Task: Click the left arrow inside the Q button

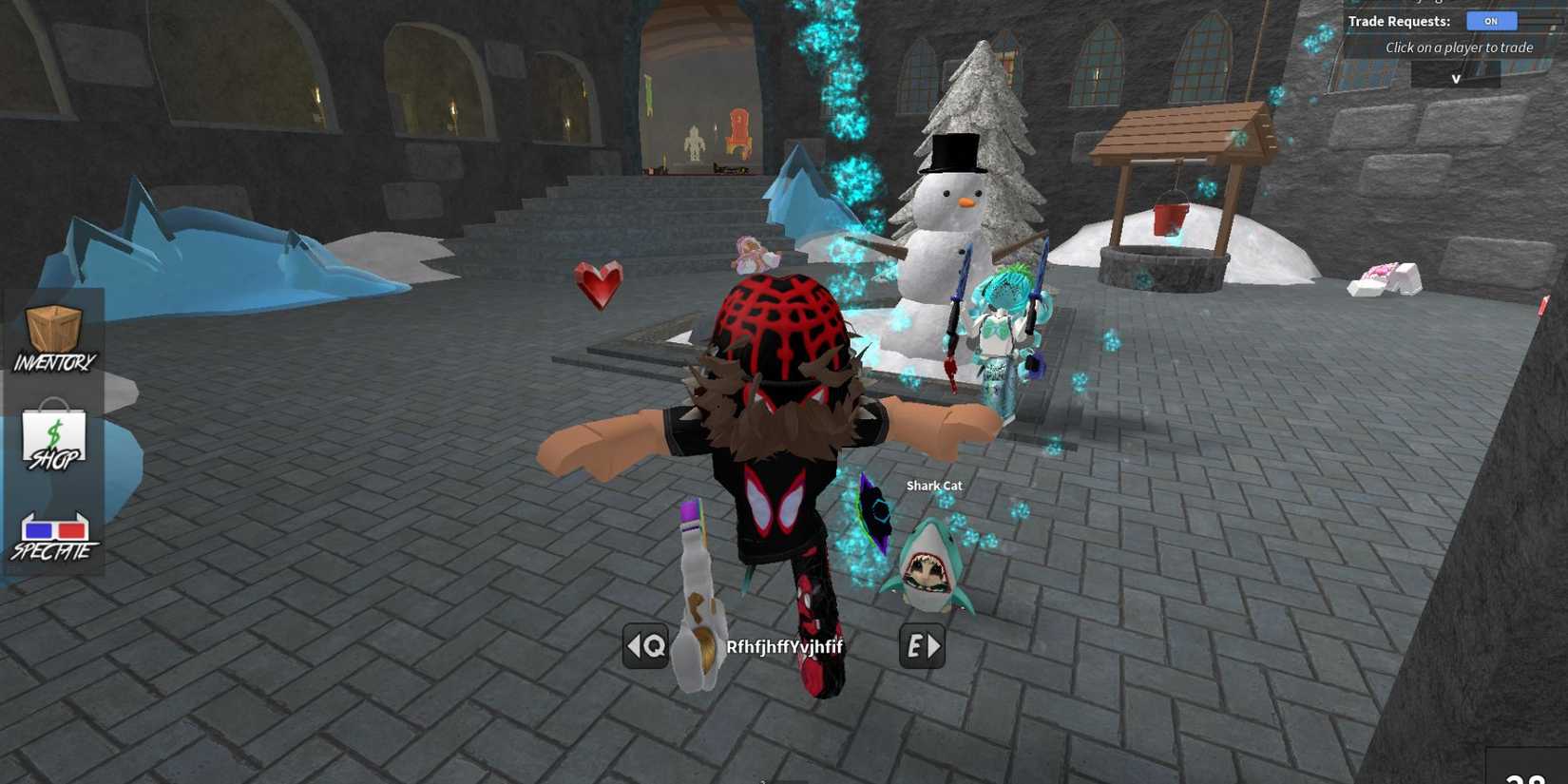Action: click(635, 646)
